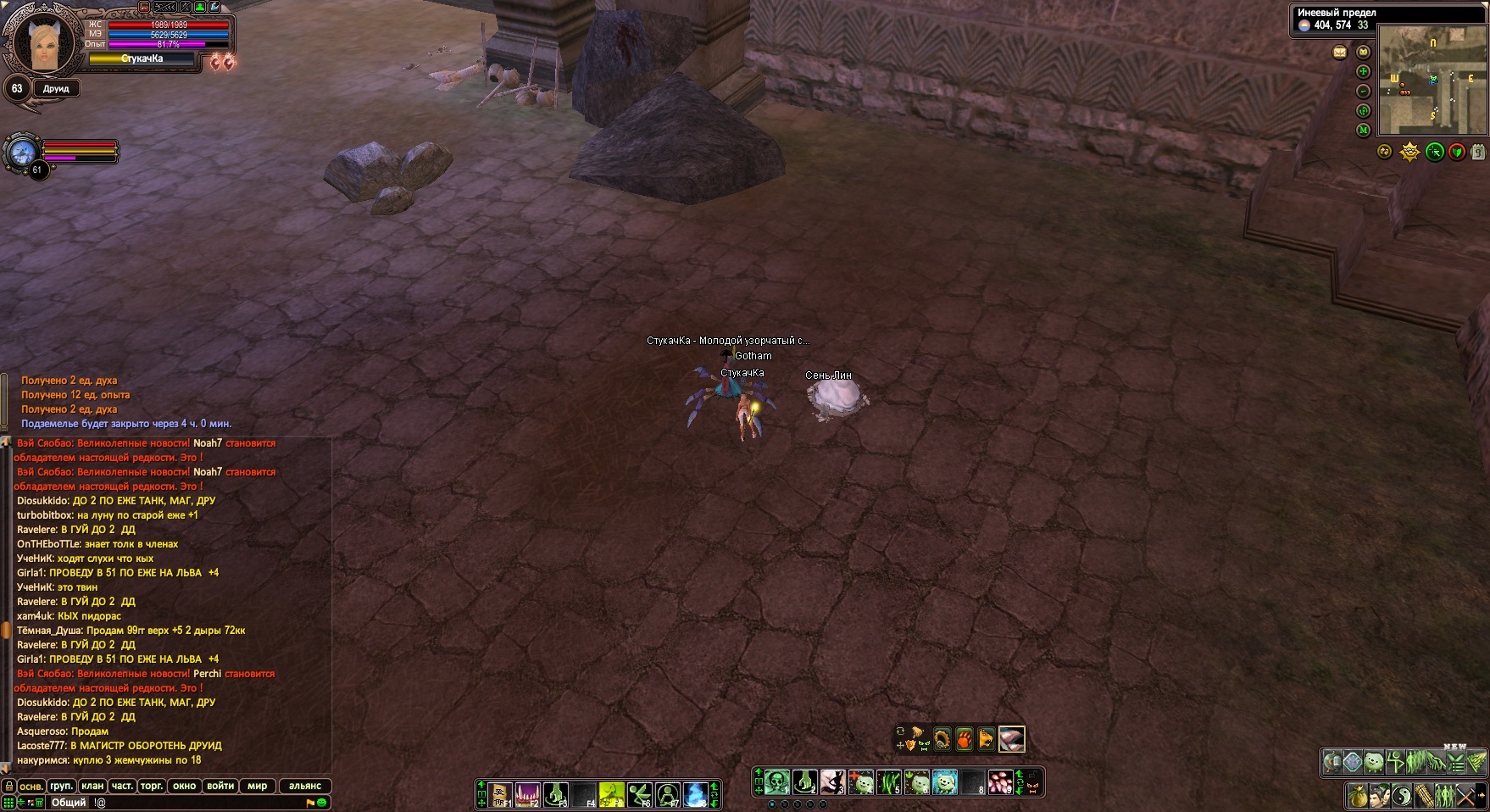Open the mail envelope icon

pos(1339,53)
